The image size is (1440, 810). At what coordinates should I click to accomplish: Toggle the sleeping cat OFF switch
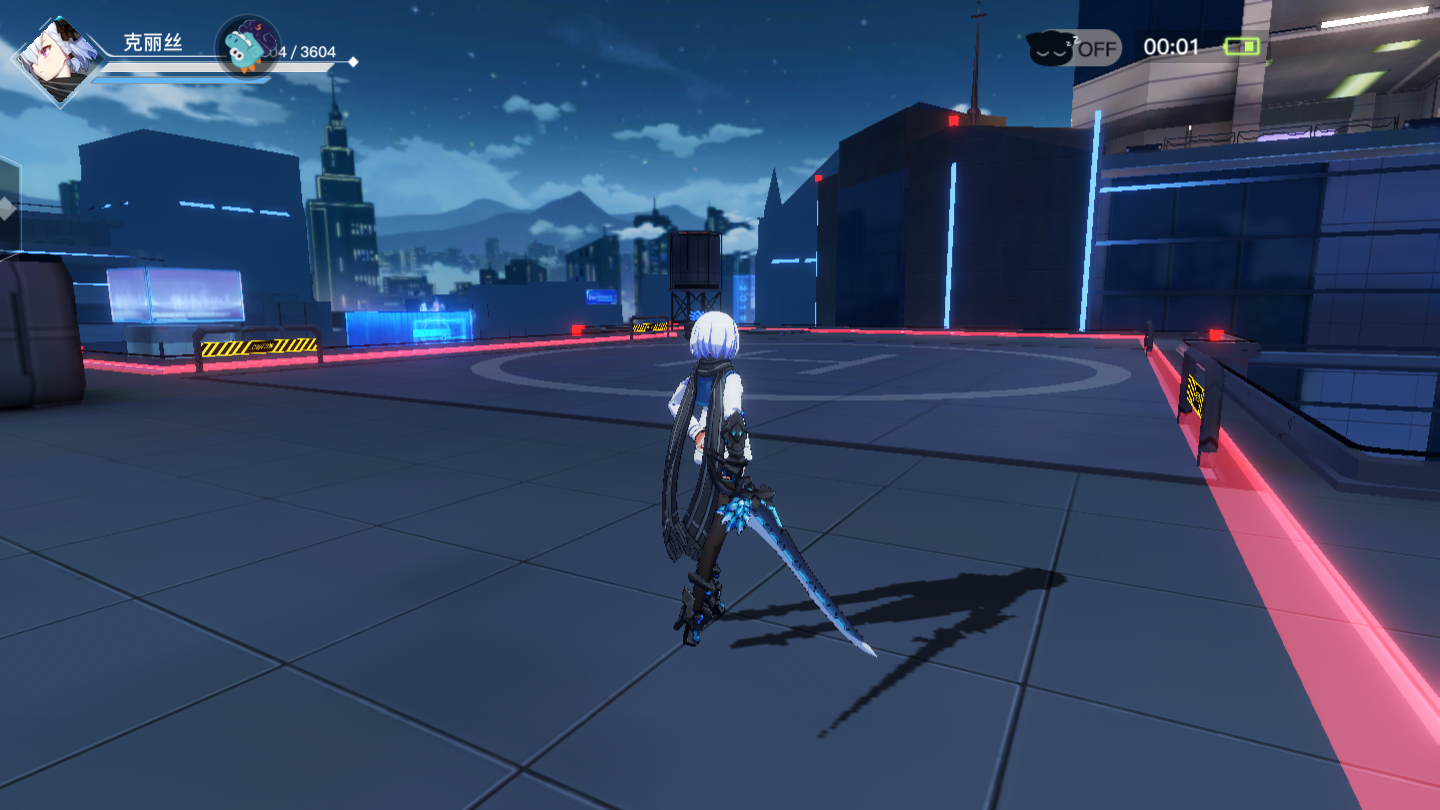point(1074,47)
